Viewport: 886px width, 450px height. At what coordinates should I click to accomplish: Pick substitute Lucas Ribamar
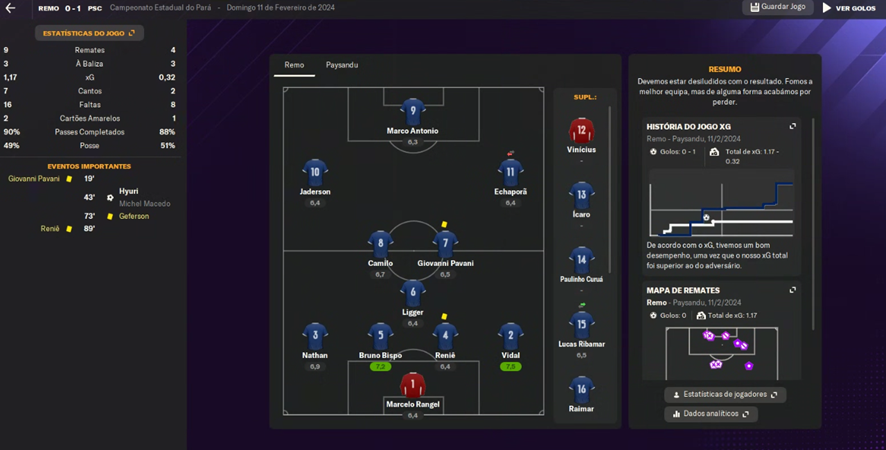tap(581, 324)
